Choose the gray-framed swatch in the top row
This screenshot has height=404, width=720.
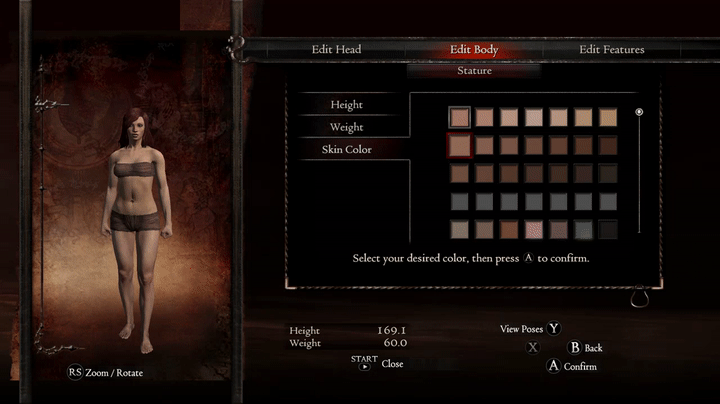460,118
